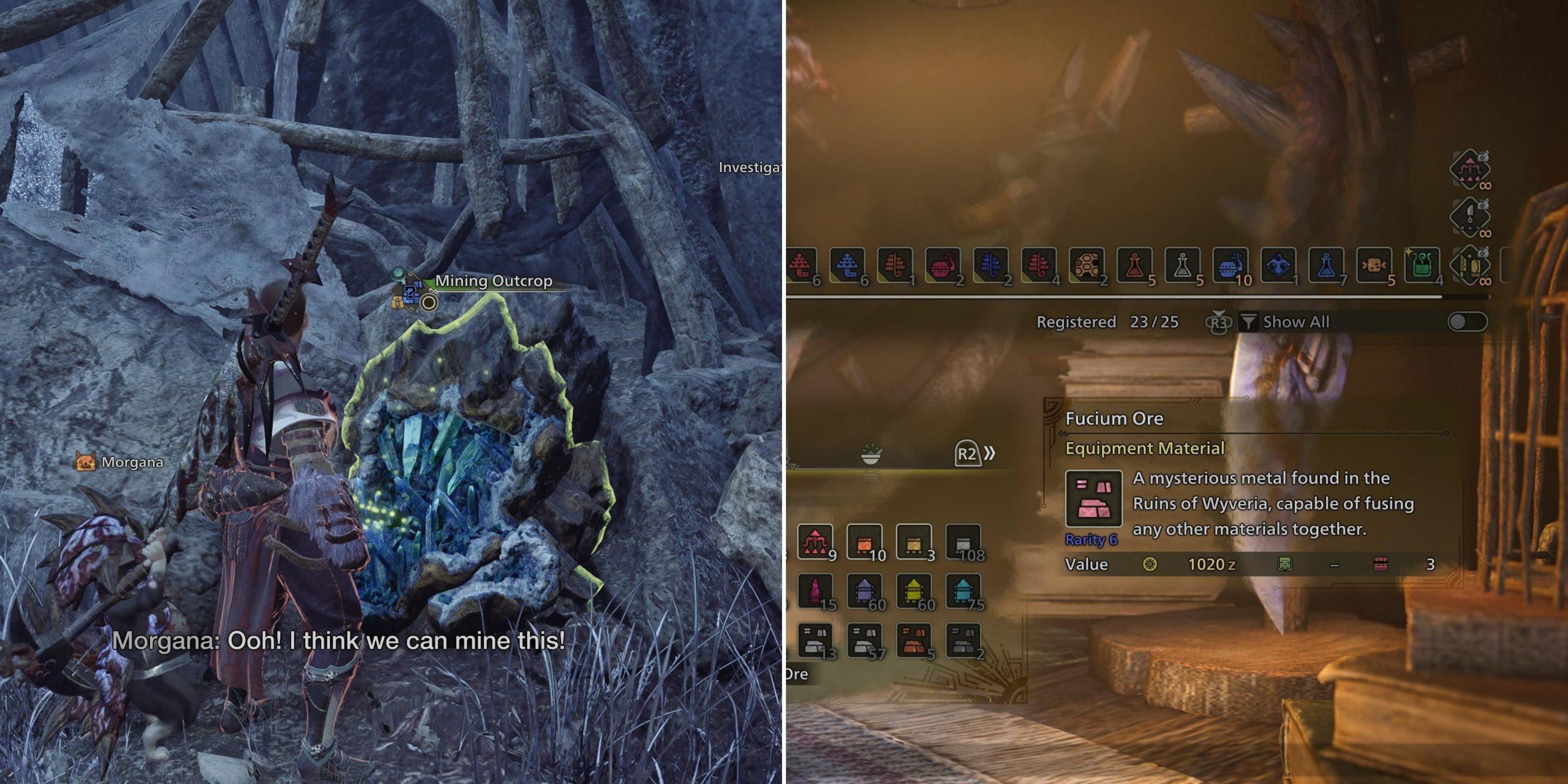Pick the green jar item with 4
The height and width of the screenshot is (784, 1568).
pyautogui.click(x=1422, y=265)
